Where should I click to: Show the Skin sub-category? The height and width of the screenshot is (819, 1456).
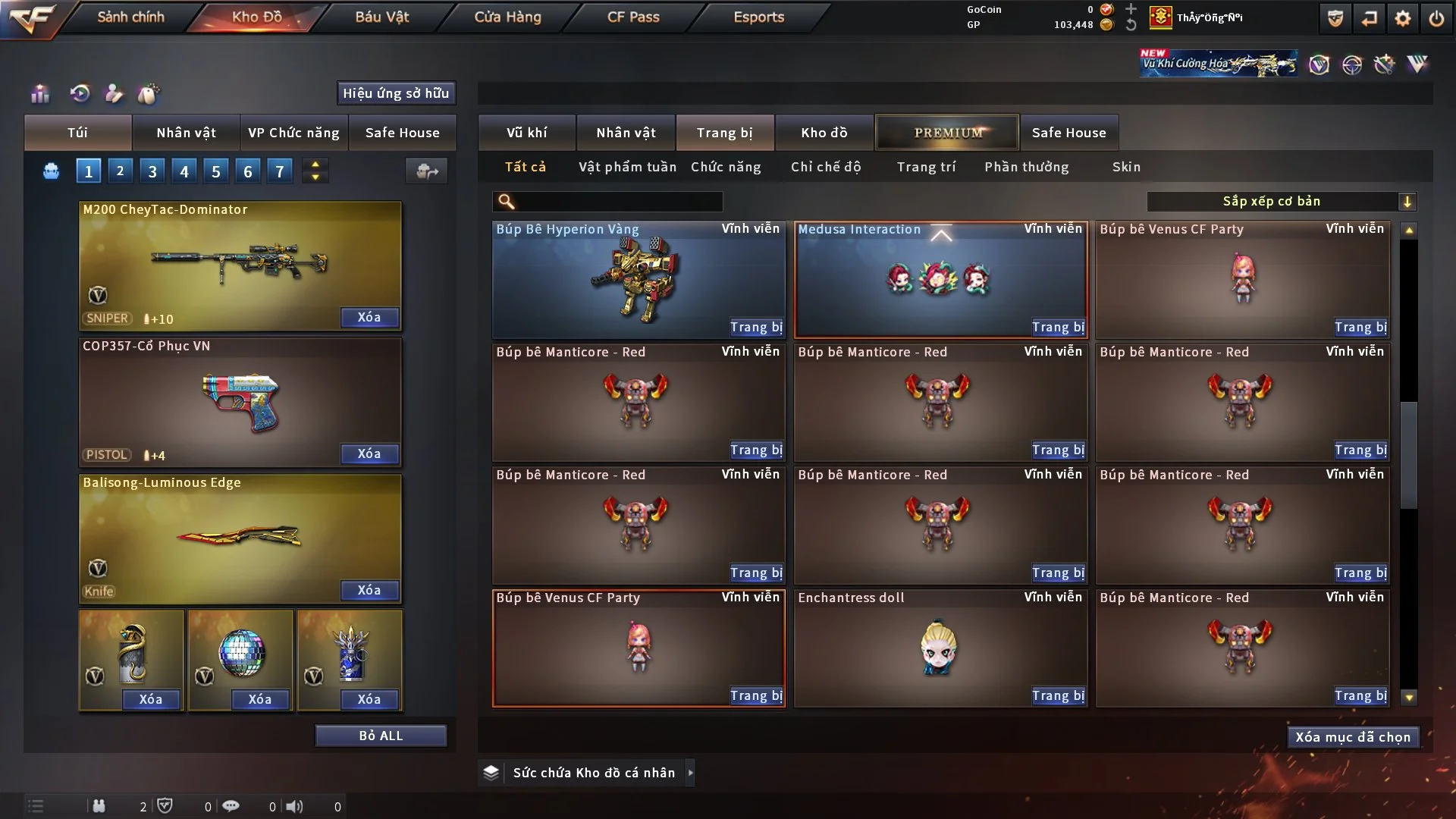[1126, 167]
